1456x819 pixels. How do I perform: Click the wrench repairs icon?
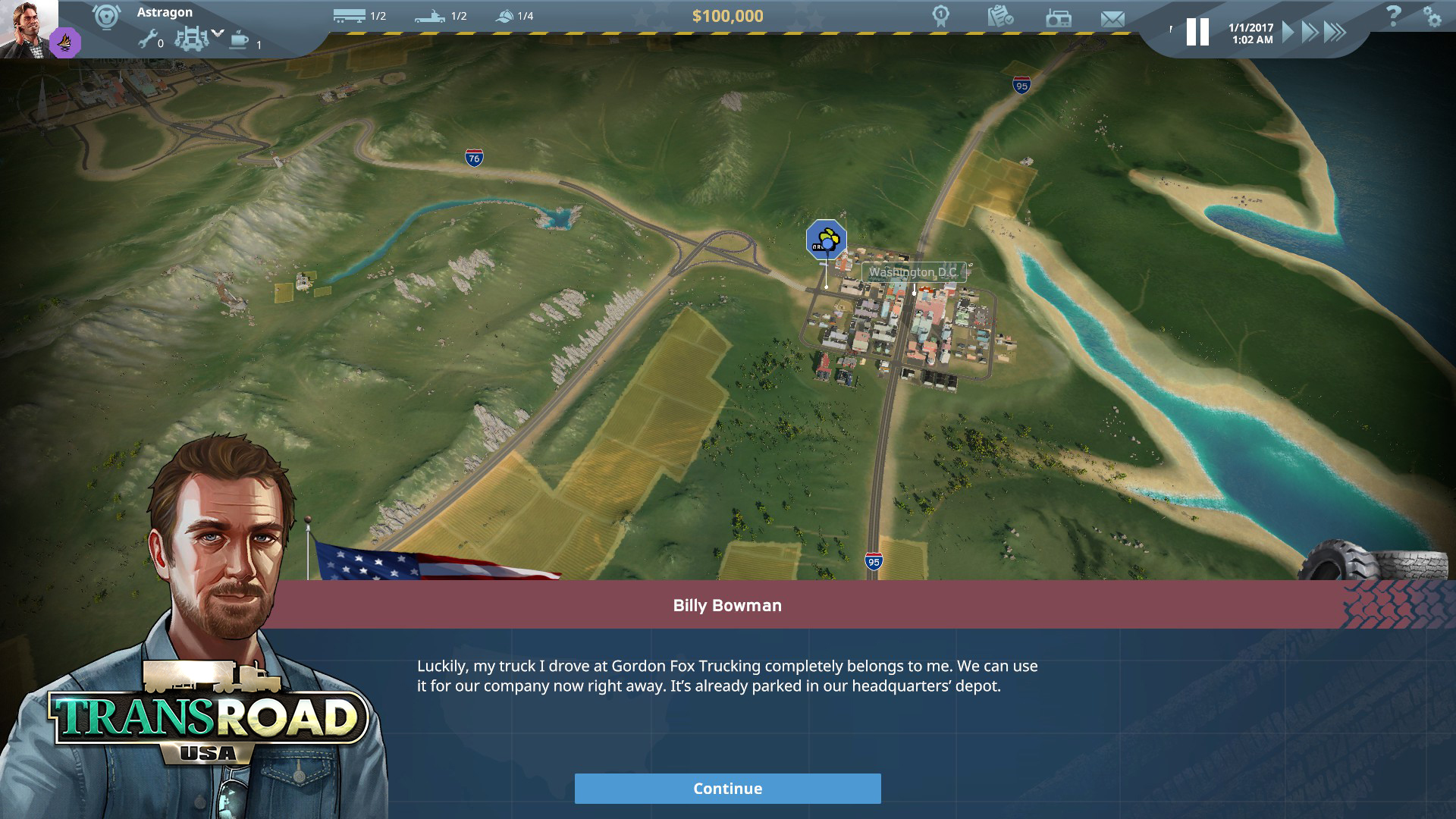pos(147,39)
